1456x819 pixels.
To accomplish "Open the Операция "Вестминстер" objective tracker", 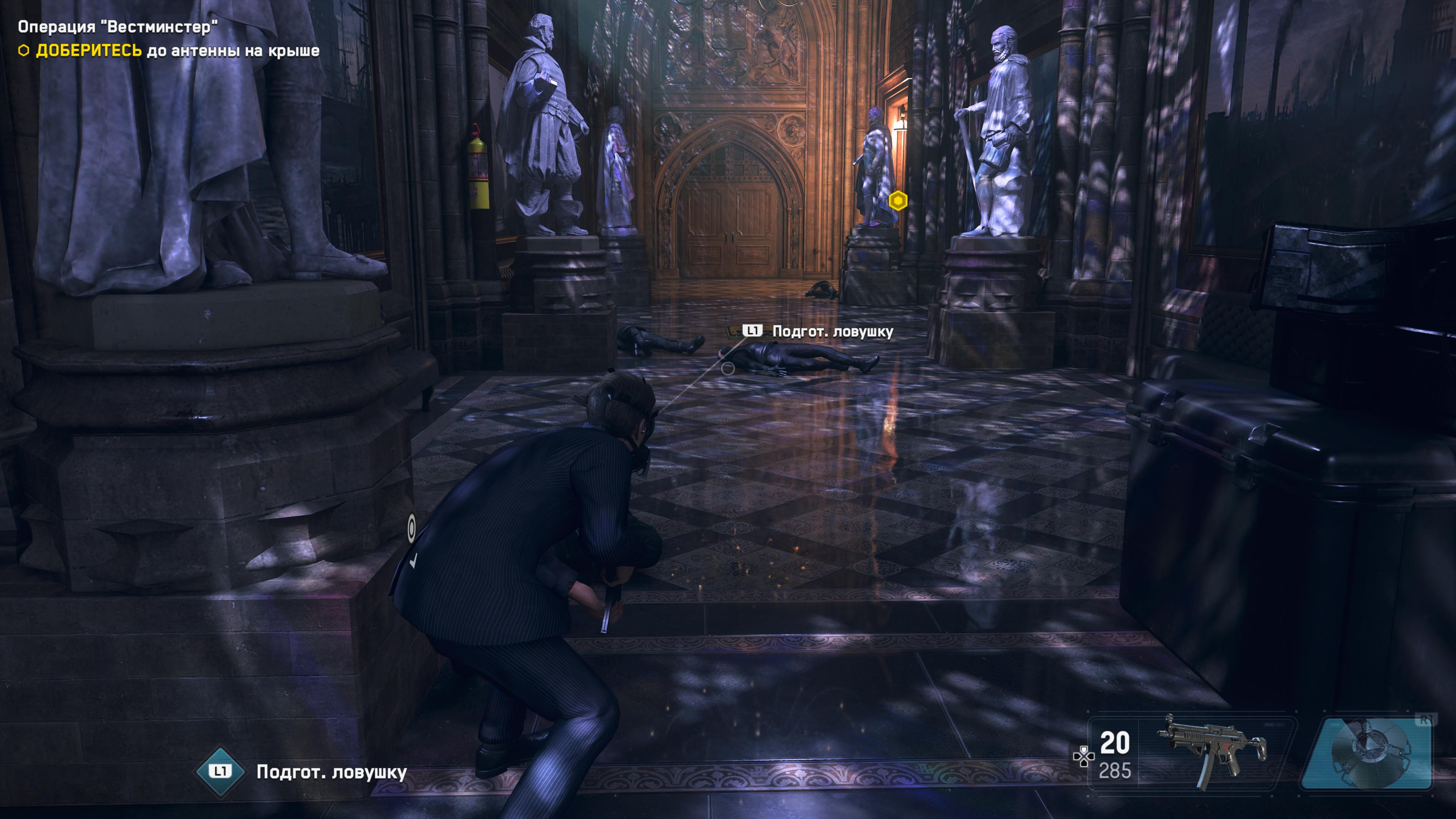I will tap(118, 27).
